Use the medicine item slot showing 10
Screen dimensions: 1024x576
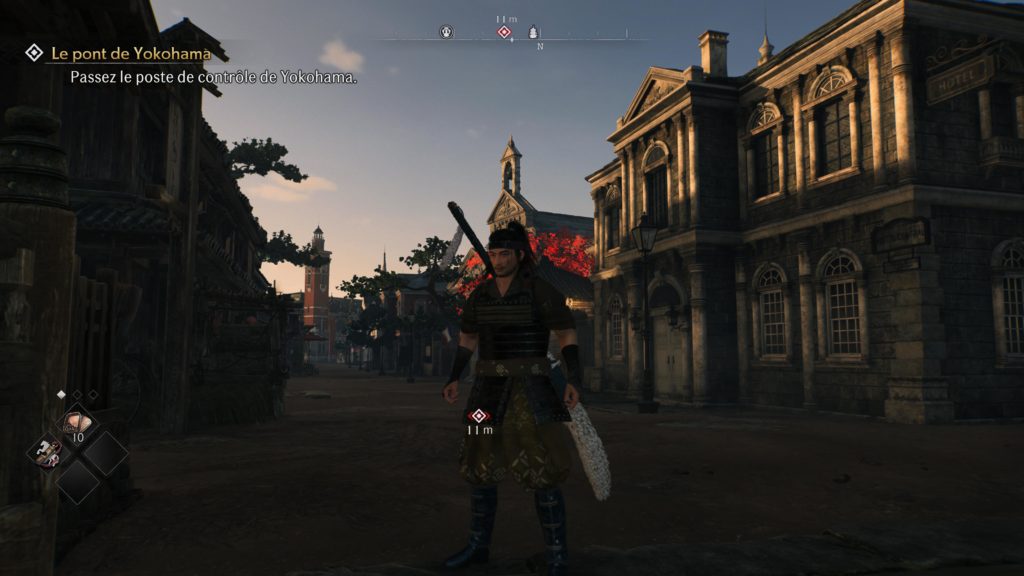[76, 426]
